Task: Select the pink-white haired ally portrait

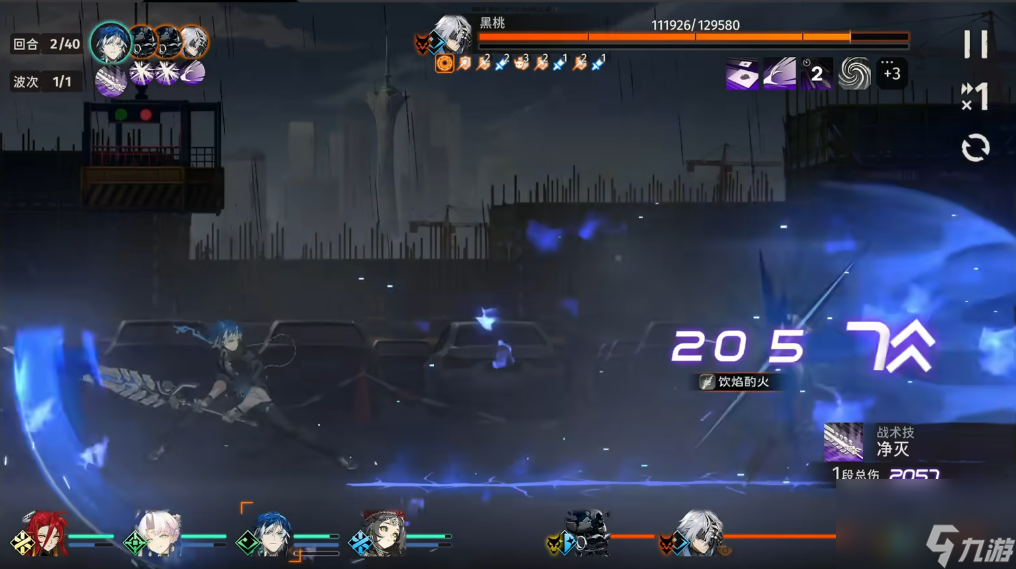Action: point(156,533)
